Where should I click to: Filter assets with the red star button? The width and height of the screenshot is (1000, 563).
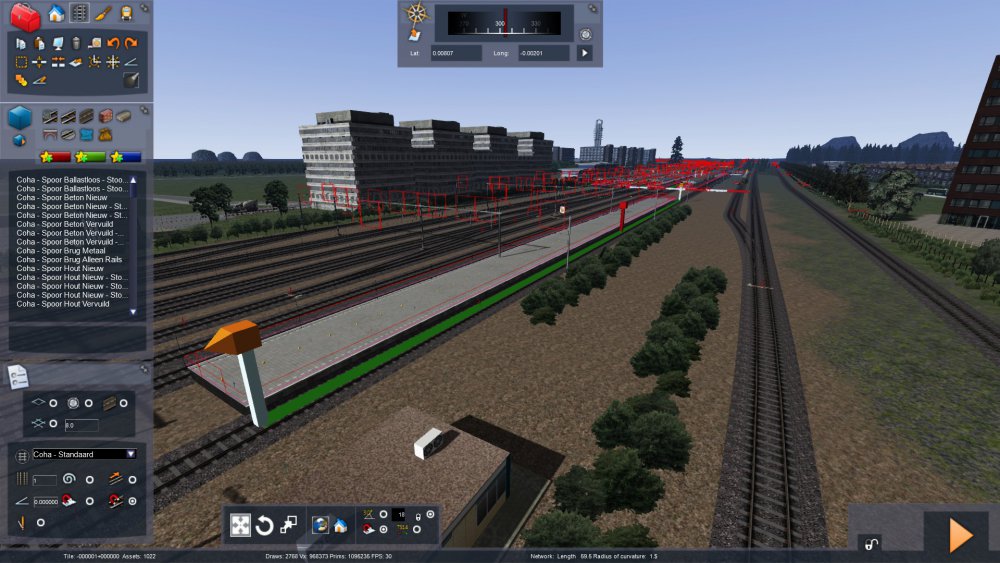coord(55,157)
